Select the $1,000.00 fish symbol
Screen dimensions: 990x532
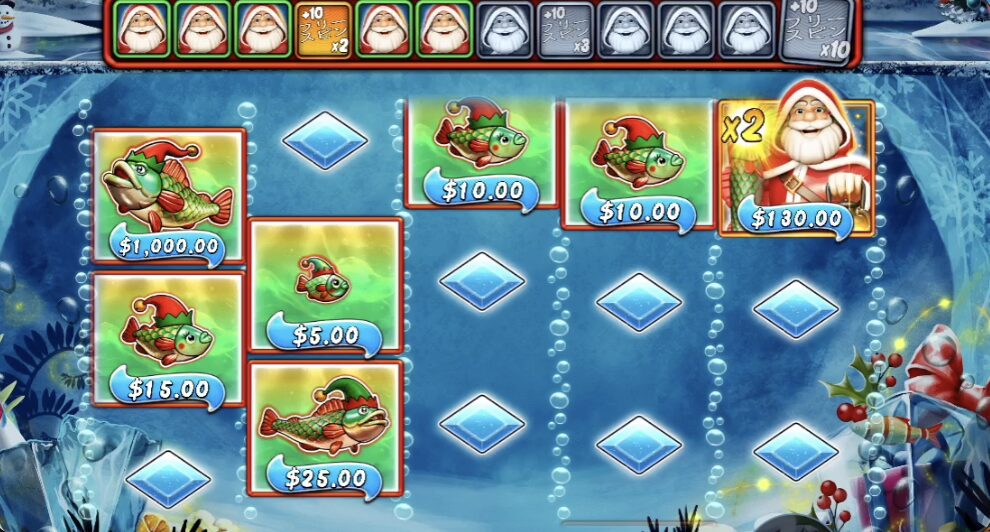(x=169, y=196)
